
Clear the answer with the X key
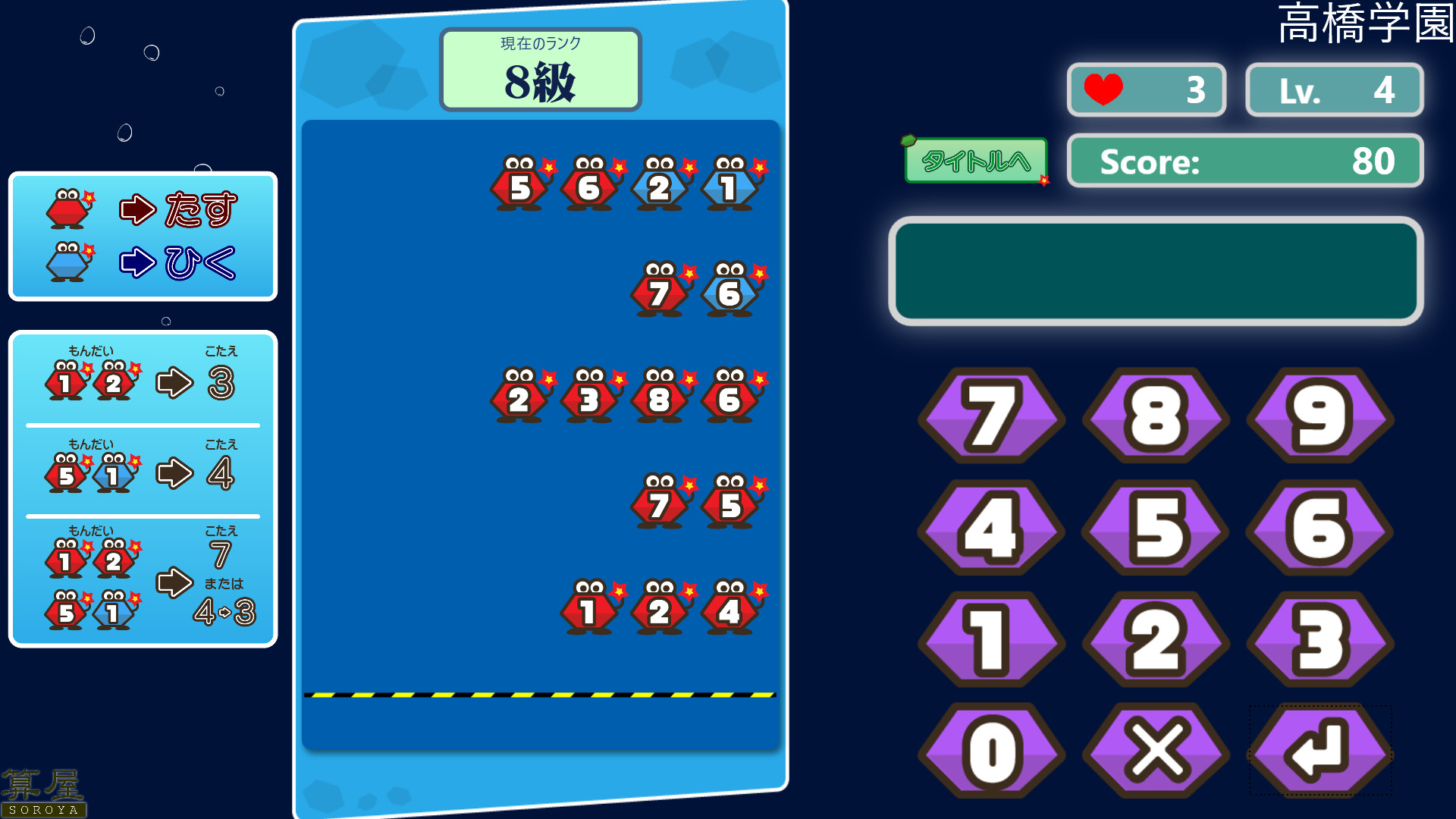point(1156,751)
